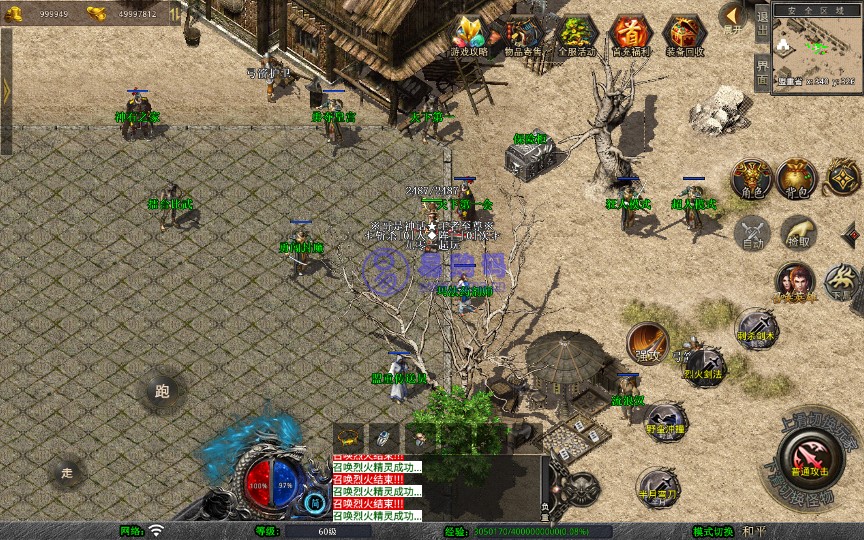Open the 全服活动 server events menu
The height and width of the screenshot is (540, 864).
(x=578, y=35)
